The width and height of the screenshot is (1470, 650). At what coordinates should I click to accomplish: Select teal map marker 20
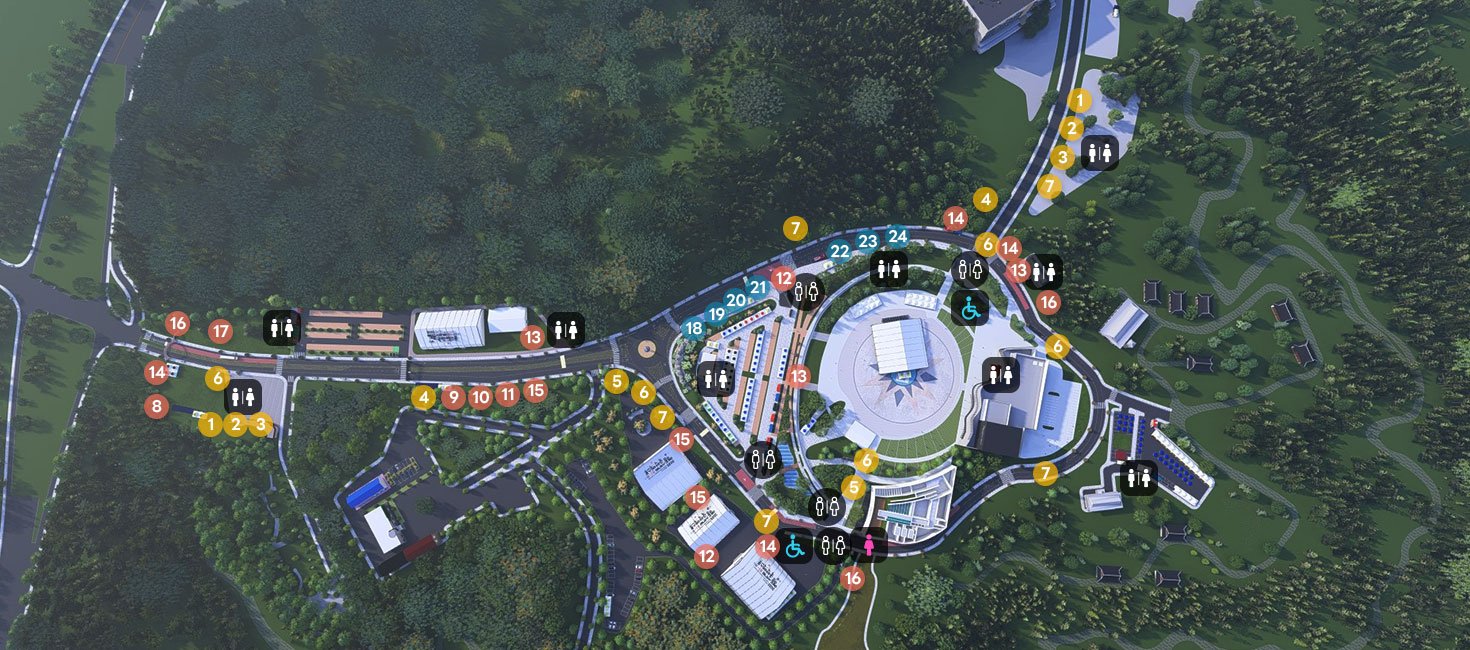[x=736, y=300]
